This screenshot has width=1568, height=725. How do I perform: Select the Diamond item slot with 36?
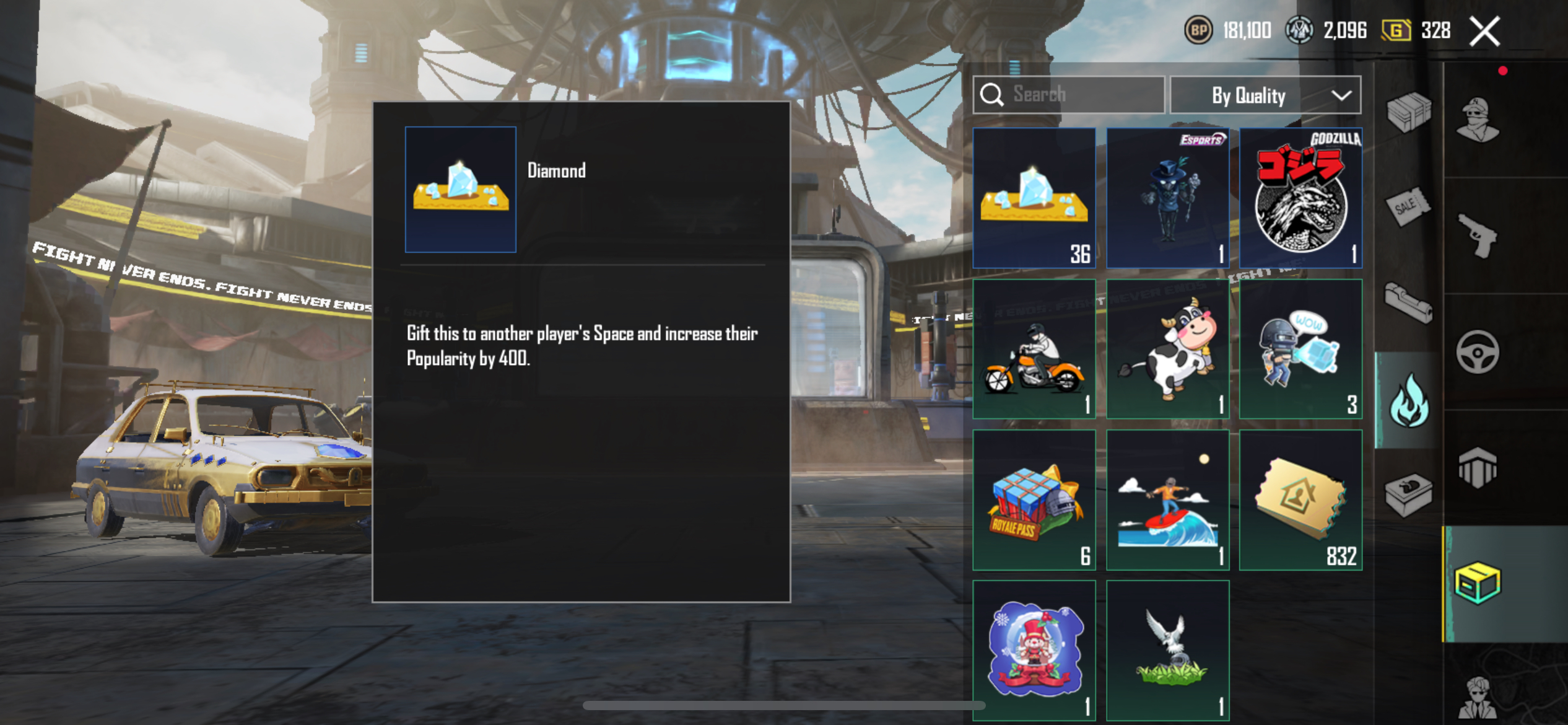point(1034,198)
